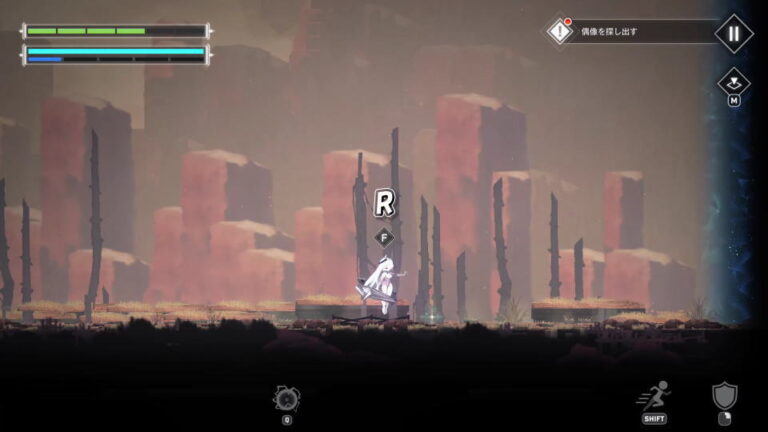Pause the game with the diamond pause button
This screenshot has height=432, width=768.
[x=733, y=32]
